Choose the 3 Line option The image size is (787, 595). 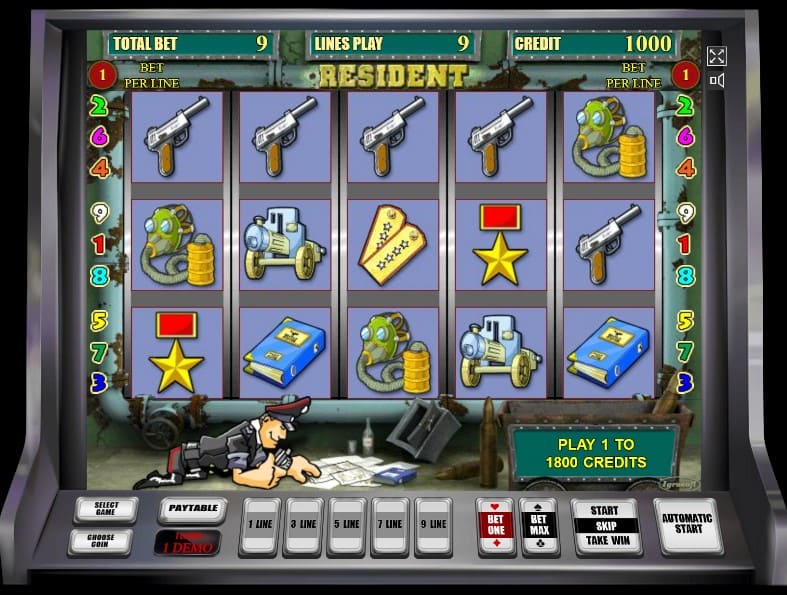(302, 525)
